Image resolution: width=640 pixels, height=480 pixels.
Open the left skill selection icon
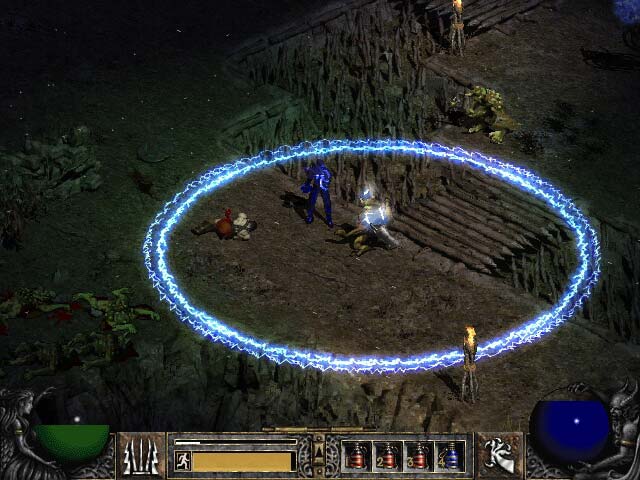point(142,455)
